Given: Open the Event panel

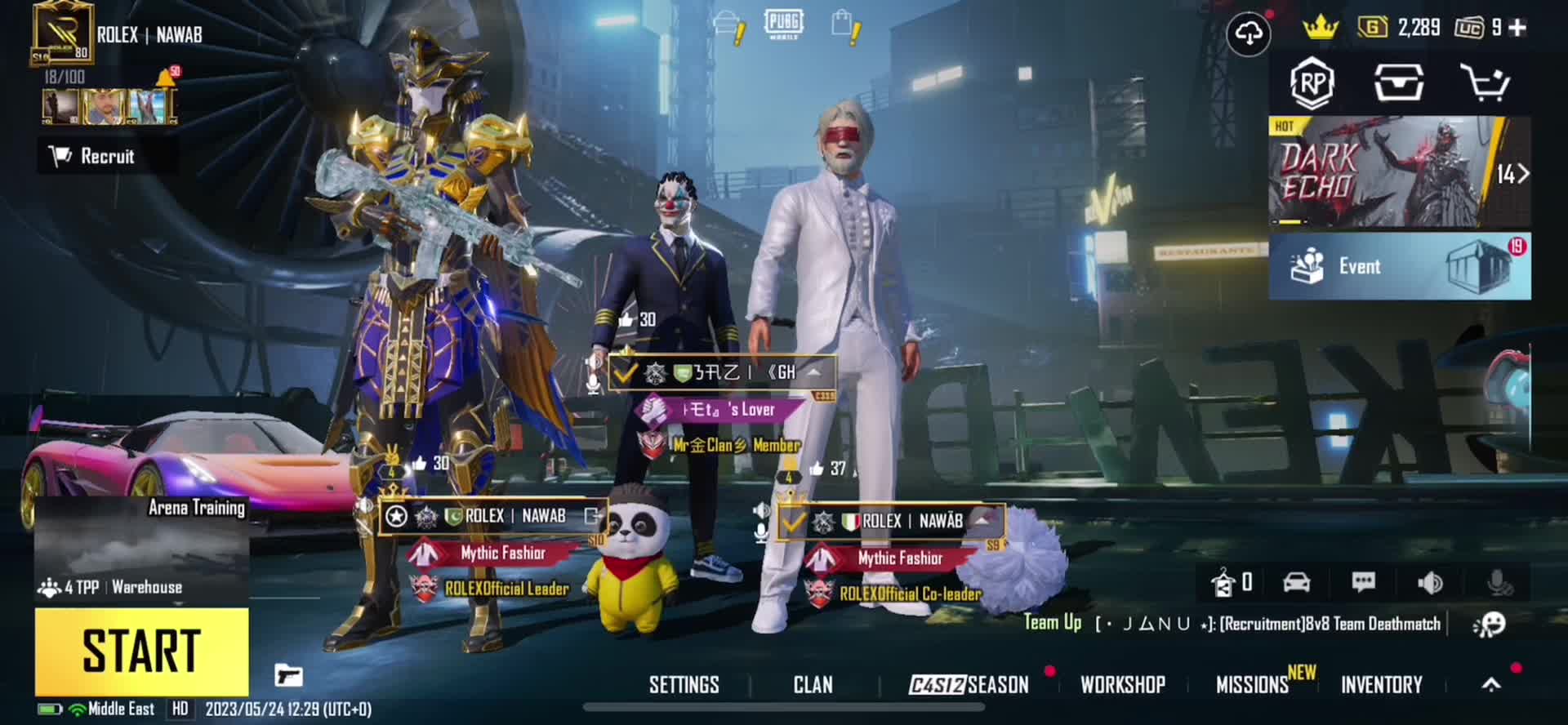Looking at the screenshot, I should [x=1399, y=266].
